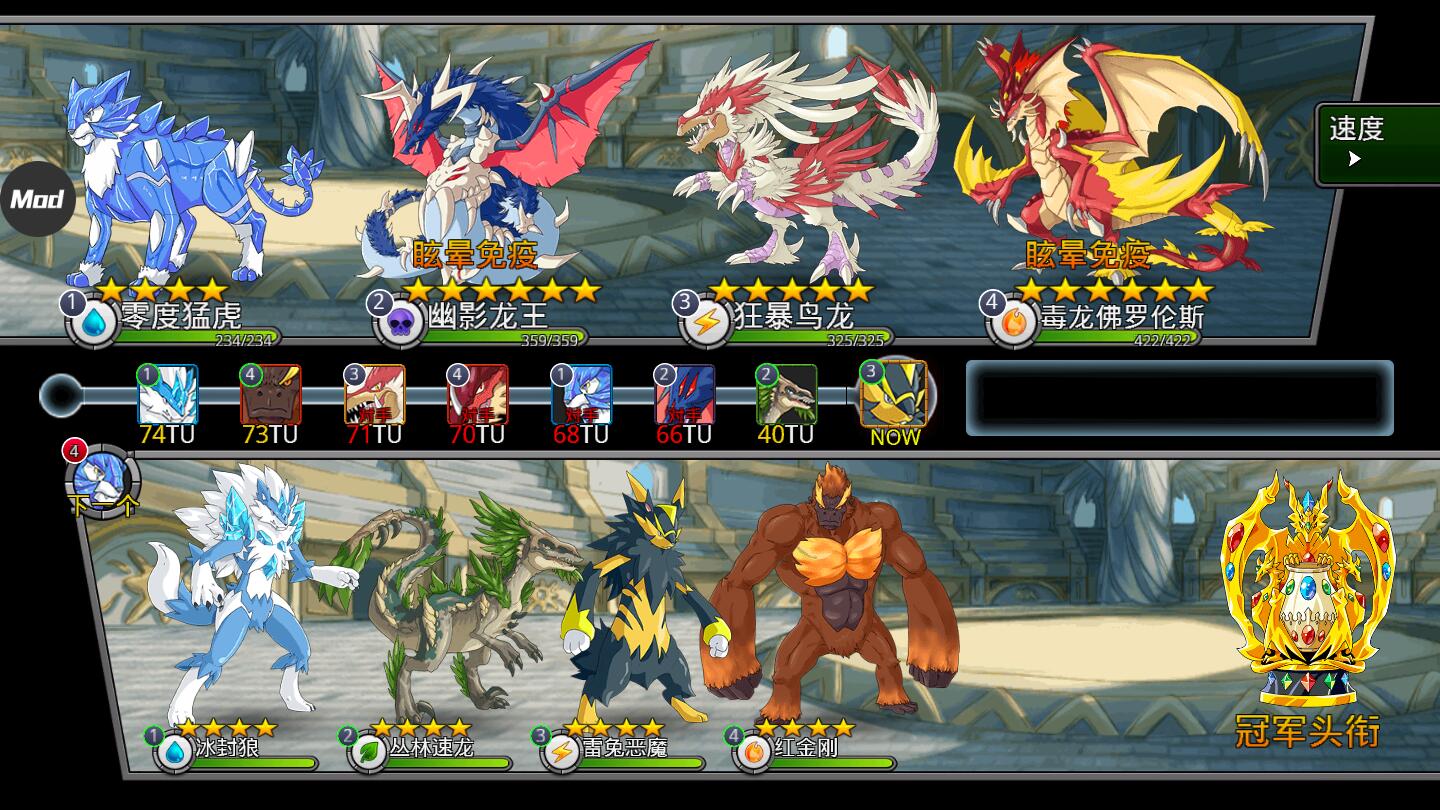The image size is (1440, 810).
Task: Select ally 冰封狼 nameplate
Action: click(x=226, y=748)
